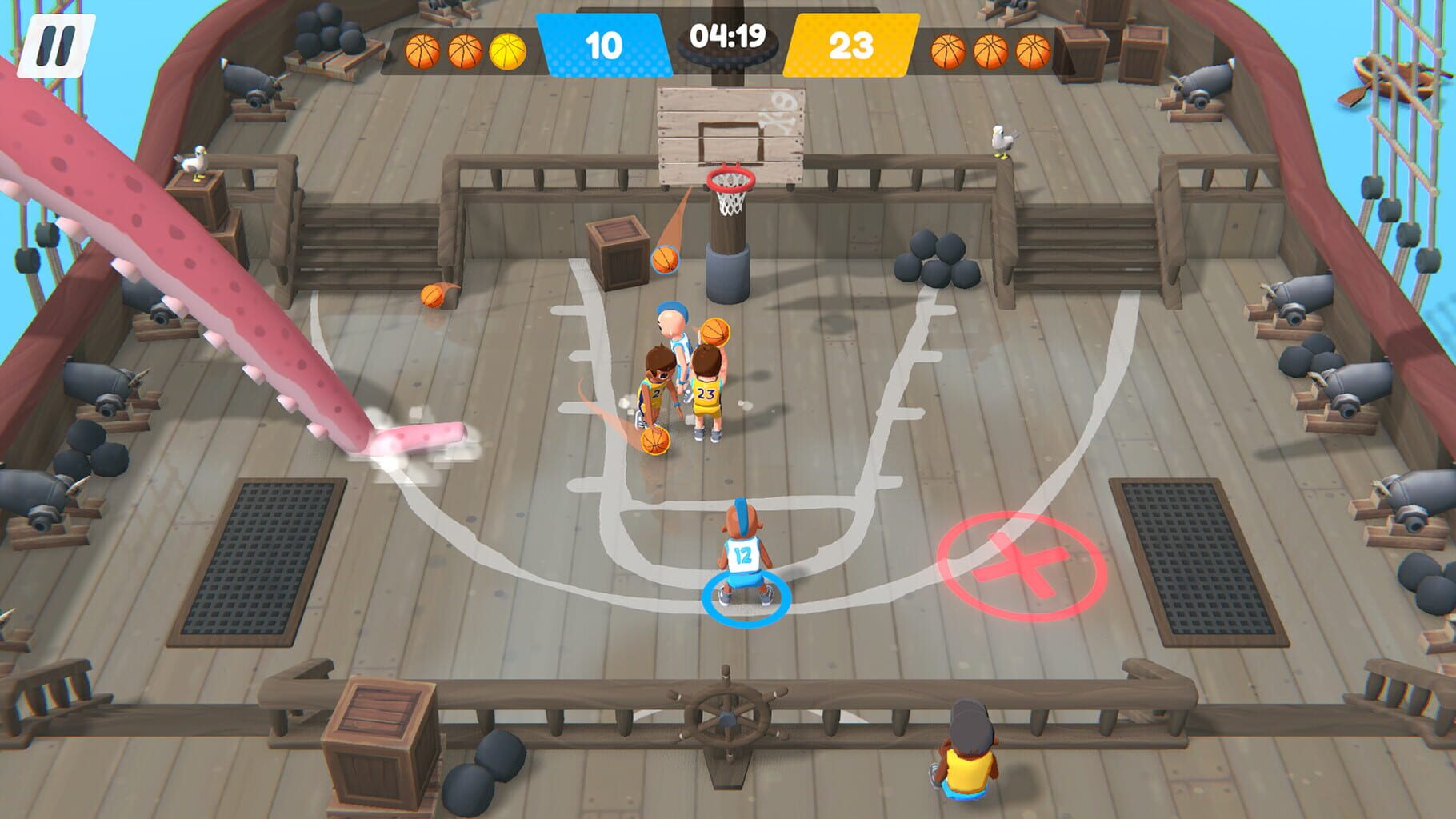Toggle pause on the match timer 04:19
Image resolution: width=1456 pixels, height=819 pixels.
728,38
